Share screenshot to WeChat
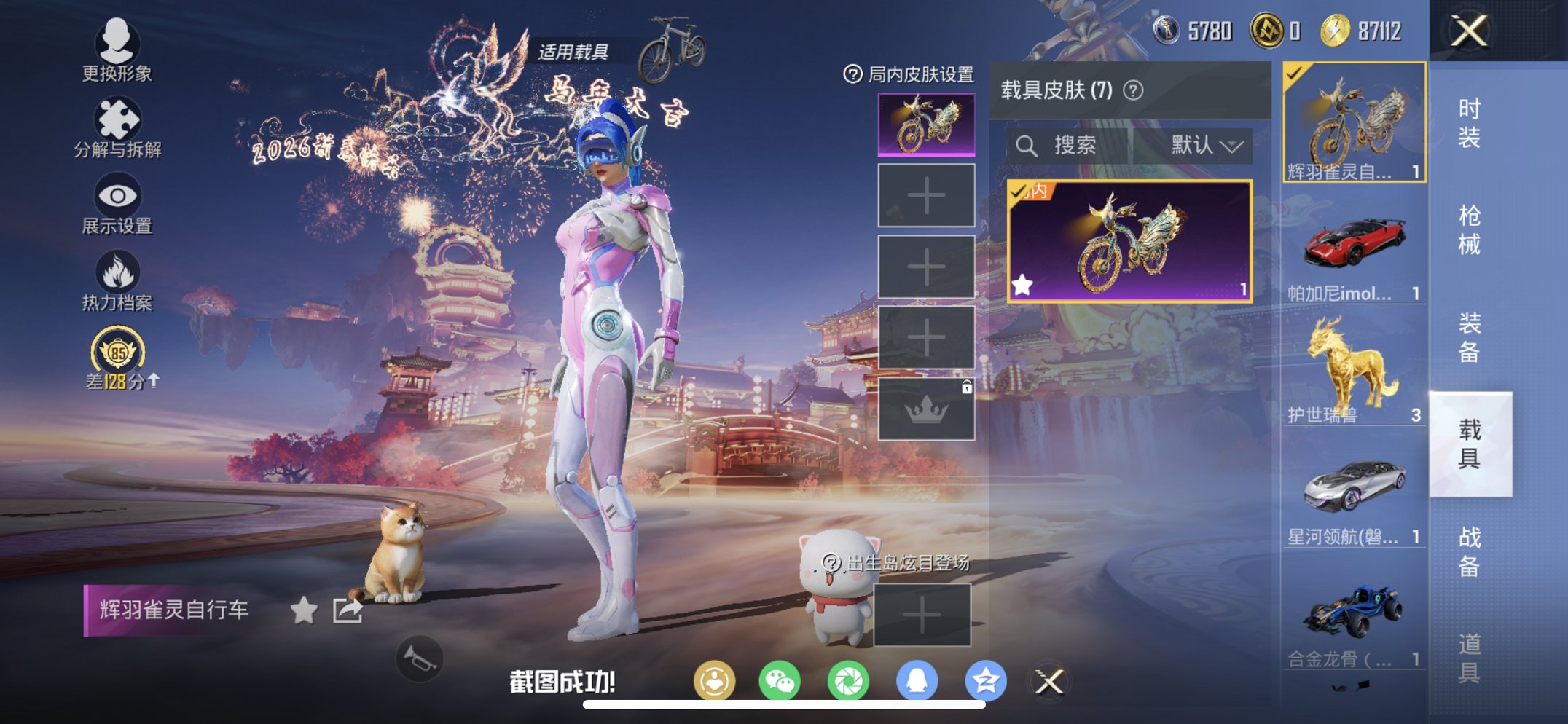This screenshot has height=724, width=1568. click(780, 681)
